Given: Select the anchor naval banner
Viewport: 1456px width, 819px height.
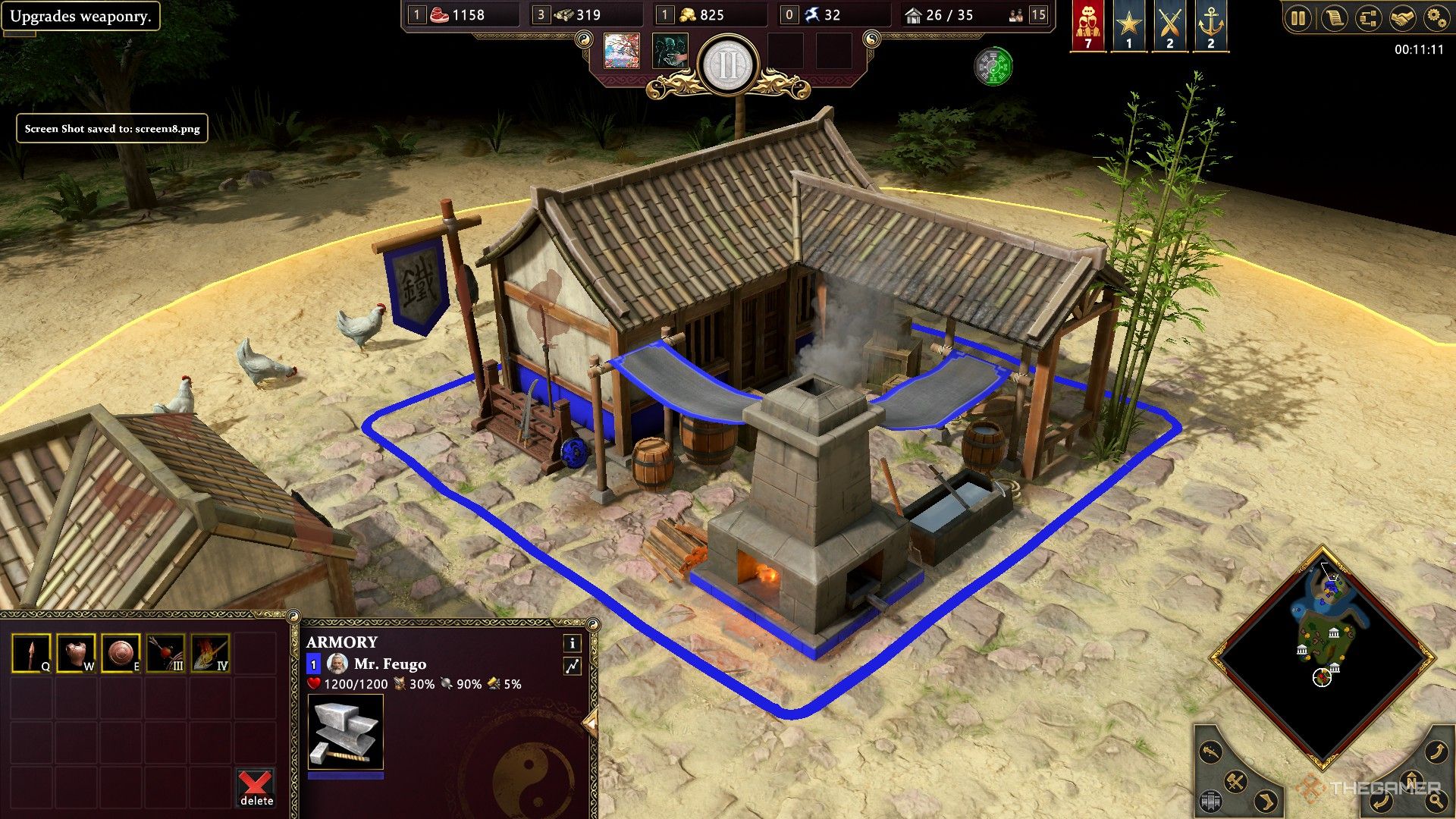Looking at the screenshot, I should click(x=1211, y=24).
